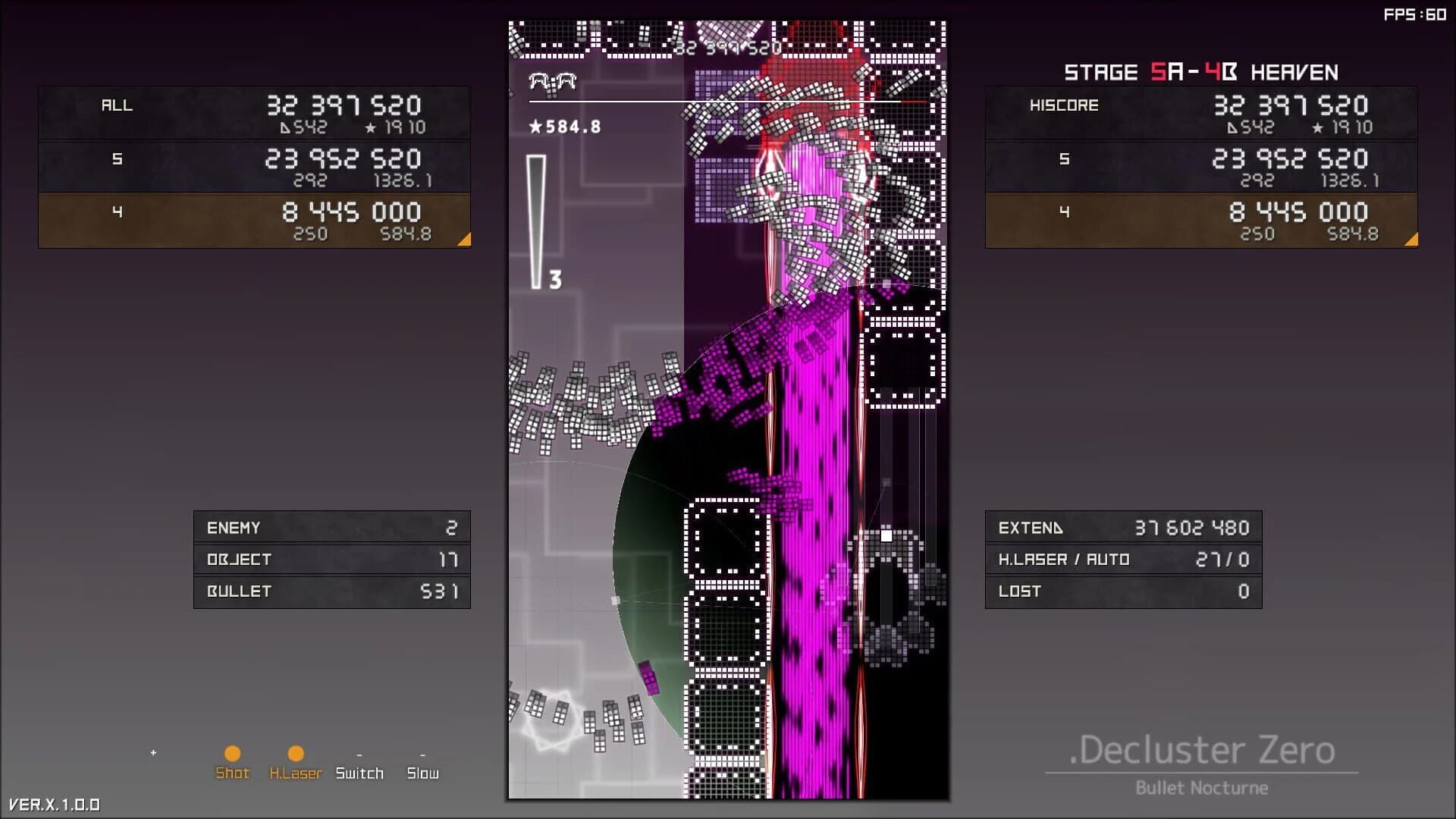Screen dimensions: 1456x819
Task: Open the HISCORE panel header
Action: 1065,105
